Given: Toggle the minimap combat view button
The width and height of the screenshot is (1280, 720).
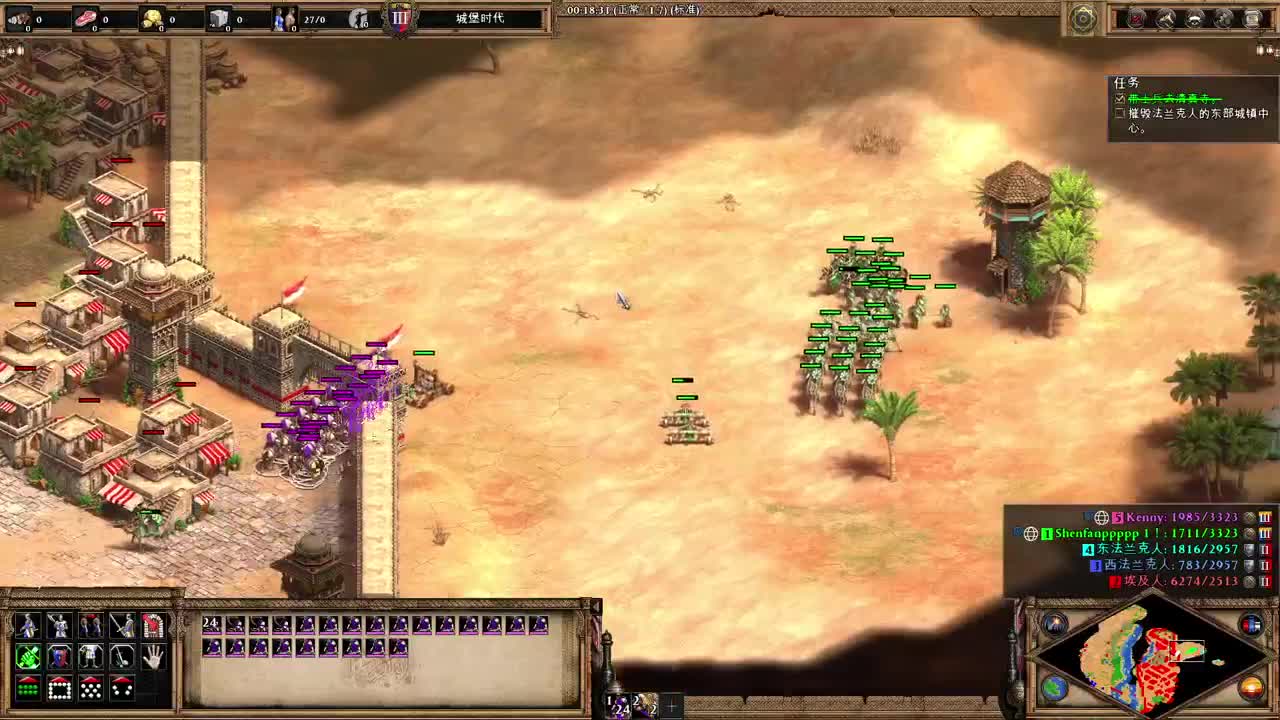Looking at the screenshot, I should (1251, 622).
